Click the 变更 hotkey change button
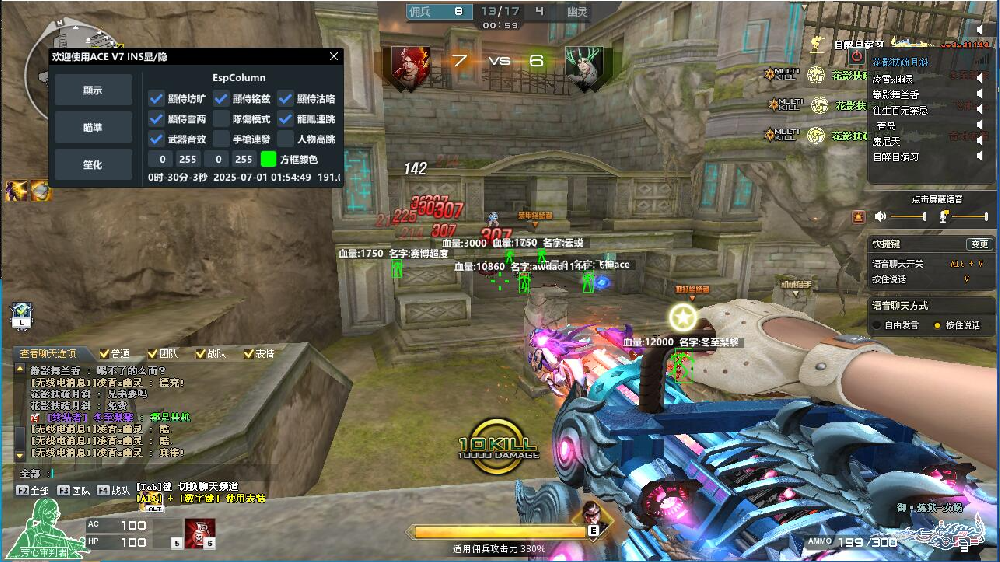 [978, 244]
